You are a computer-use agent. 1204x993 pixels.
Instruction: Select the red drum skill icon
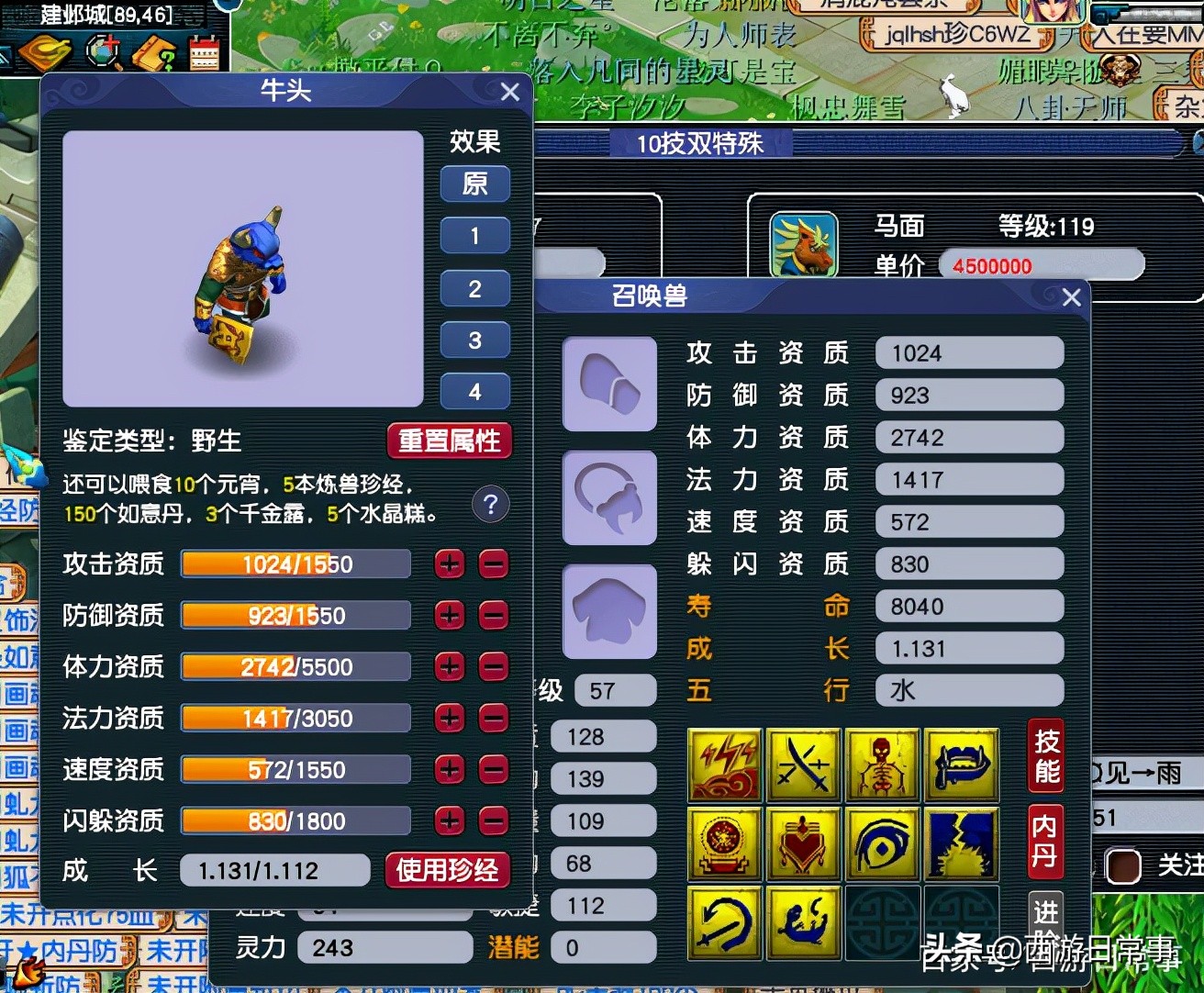[x=724, y=843]
